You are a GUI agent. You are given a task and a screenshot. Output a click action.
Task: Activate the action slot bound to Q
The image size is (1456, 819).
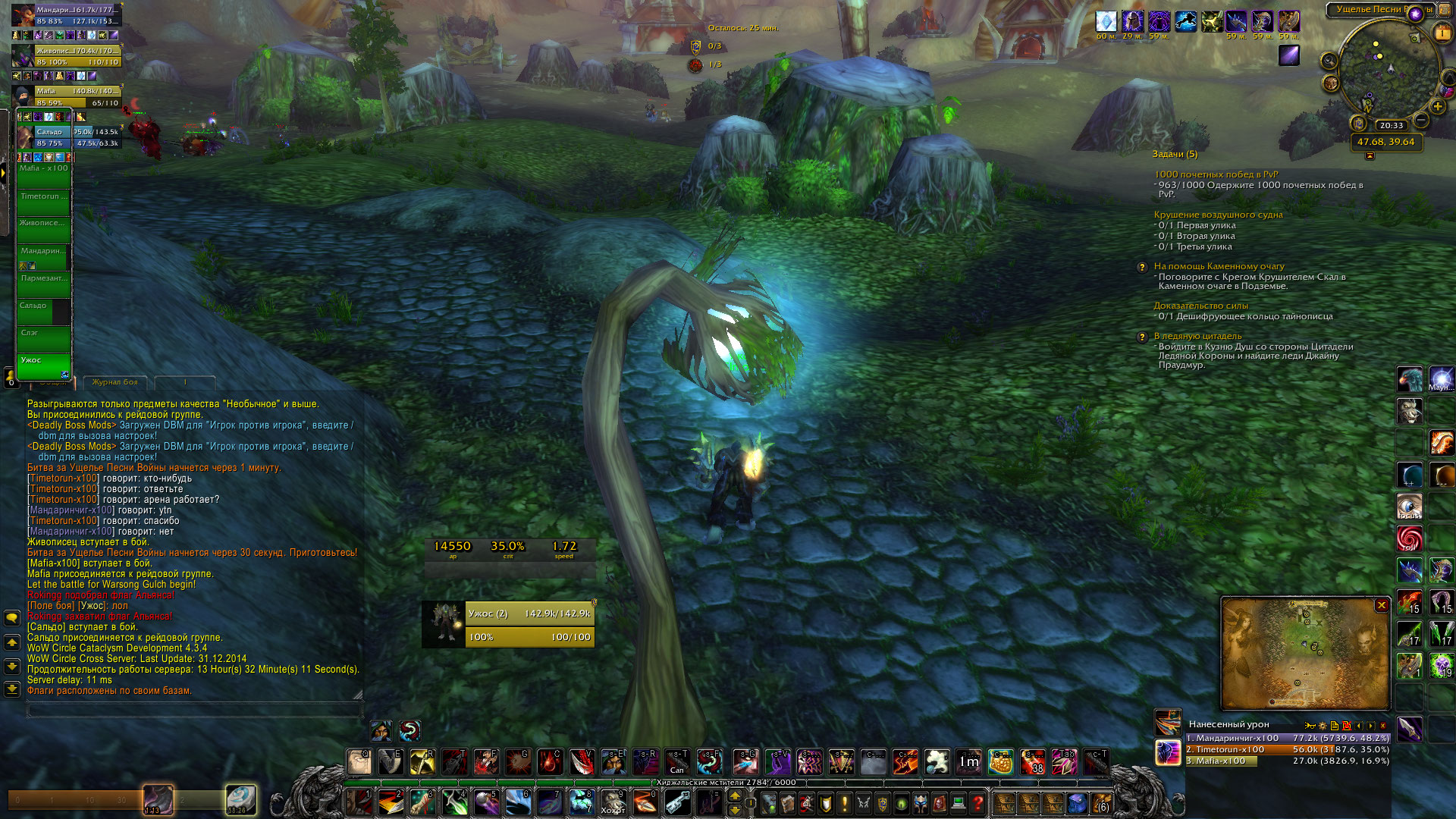pos(359,762)
